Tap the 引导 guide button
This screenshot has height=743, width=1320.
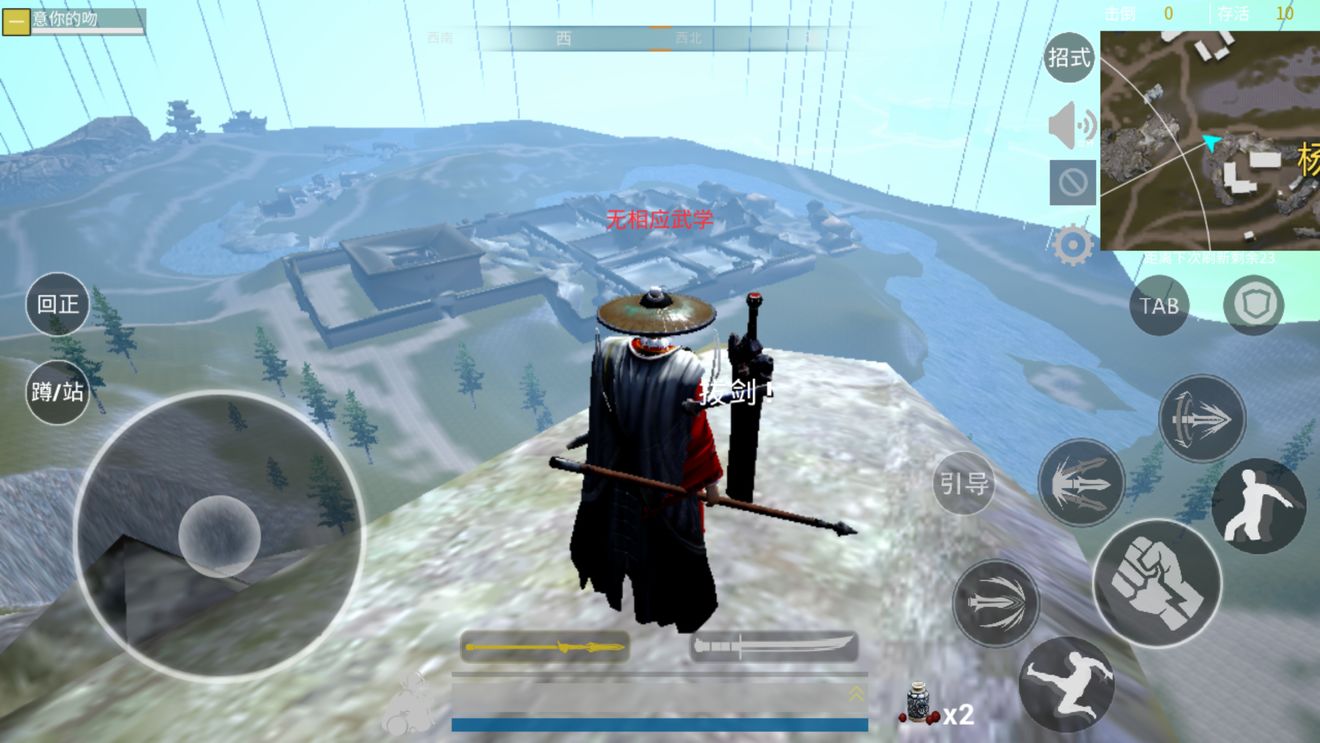pyautogui.click(x=963, y=484)
